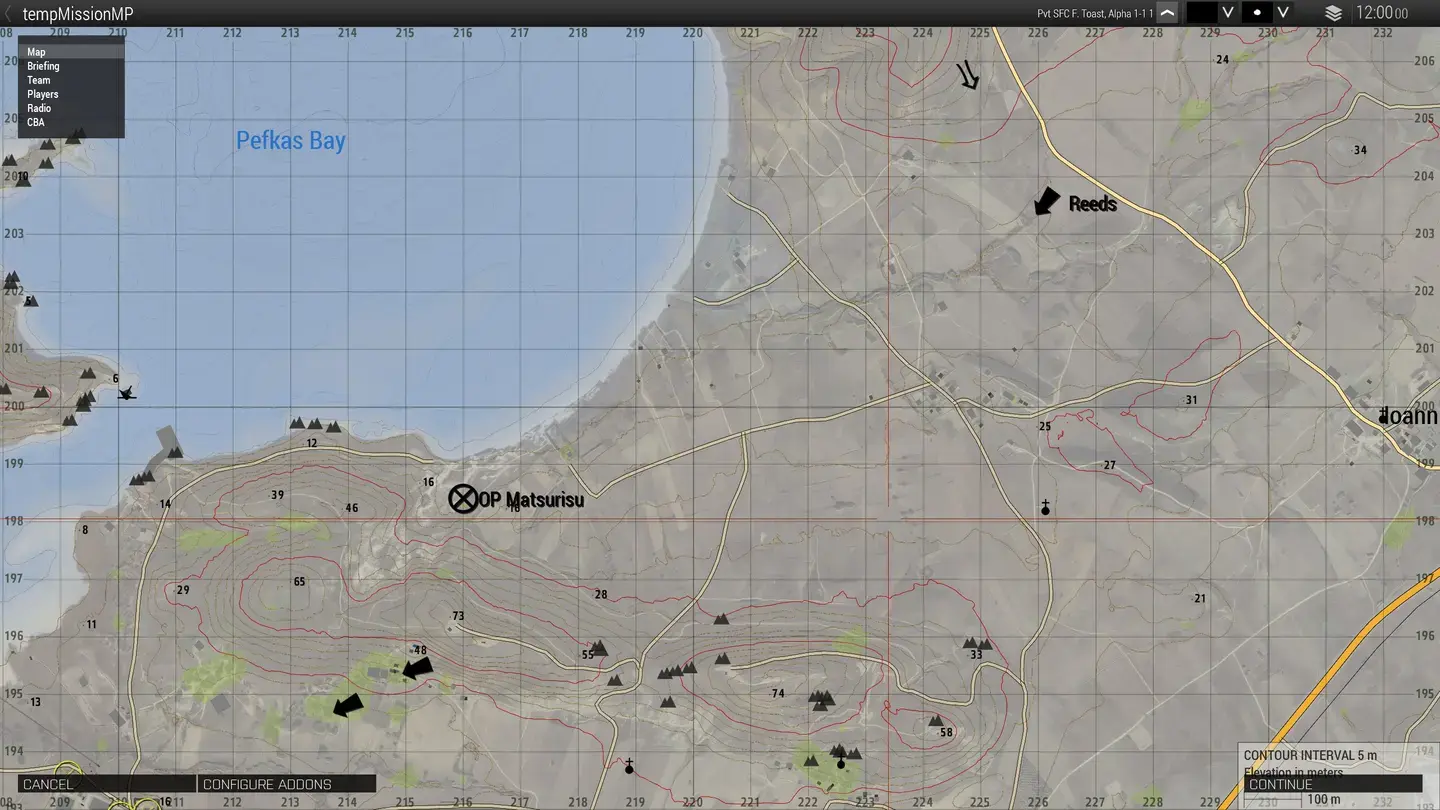Image resolution: width=1440 pixels, height=810 pixels.
Task: Click the layers icon in the top bar
Action: (1334, 13)
